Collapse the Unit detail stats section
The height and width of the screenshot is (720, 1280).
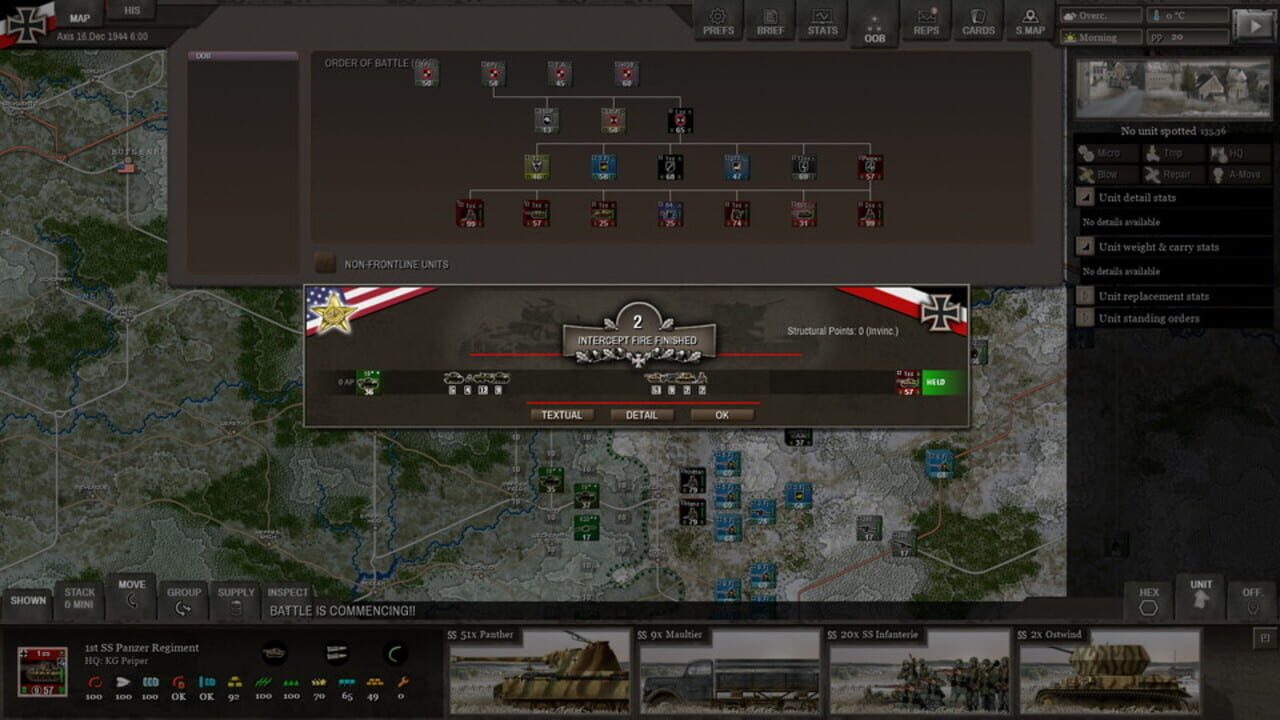[1086, 197]
